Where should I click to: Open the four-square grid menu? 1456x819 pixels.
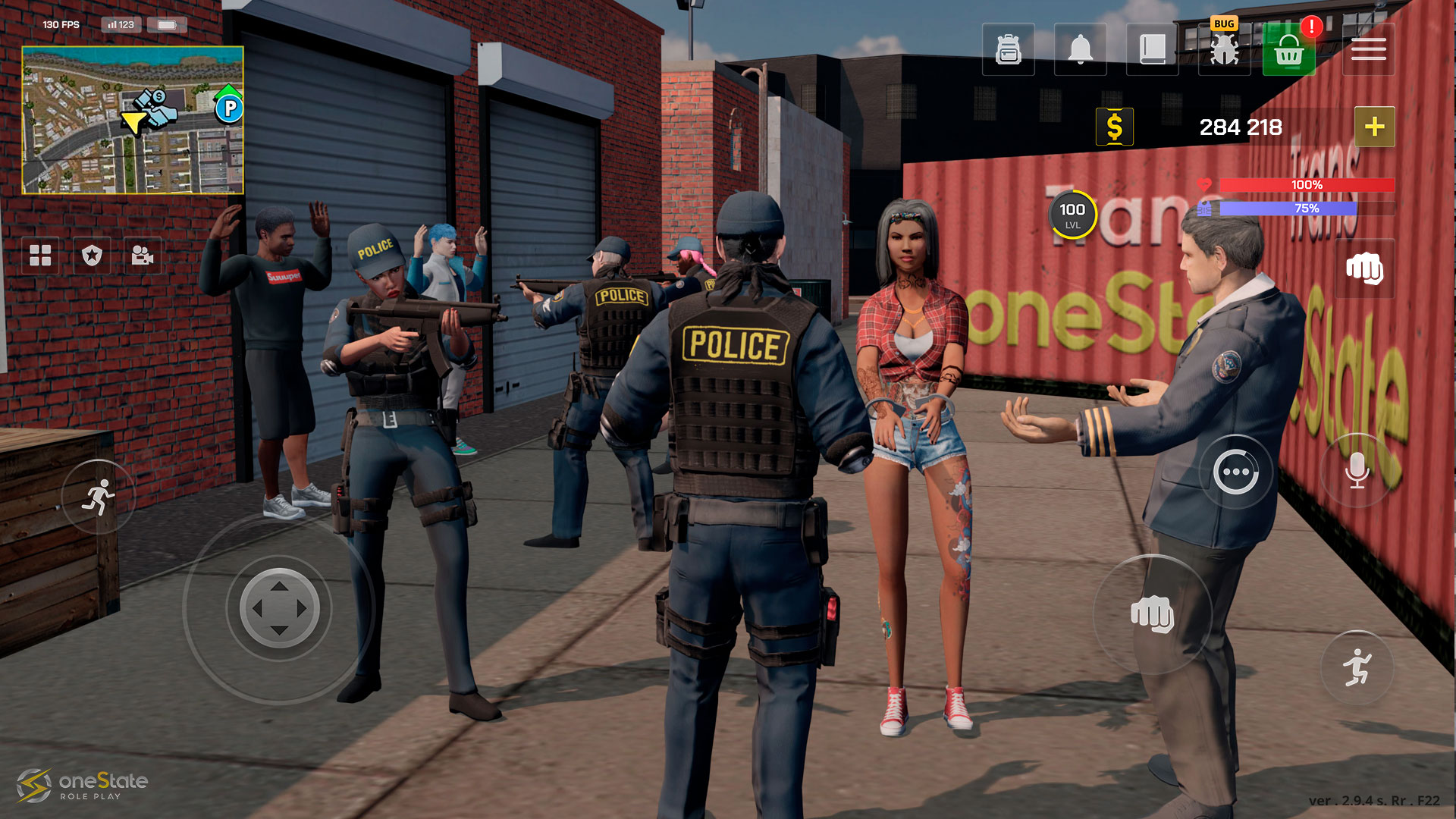click(x=40, y=256)
